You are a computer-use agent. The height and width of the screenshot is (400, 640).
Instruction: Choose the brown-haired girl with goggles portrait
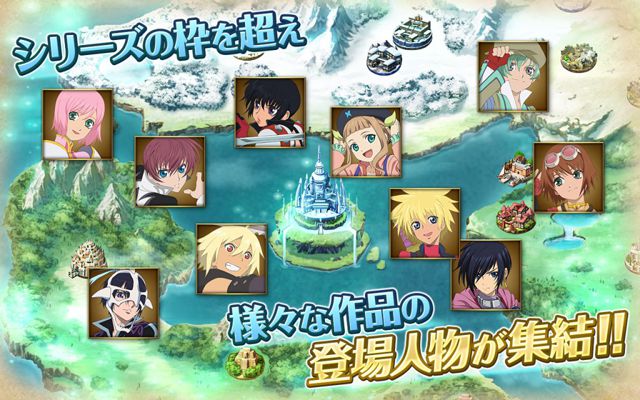click(x=567, y=176)
